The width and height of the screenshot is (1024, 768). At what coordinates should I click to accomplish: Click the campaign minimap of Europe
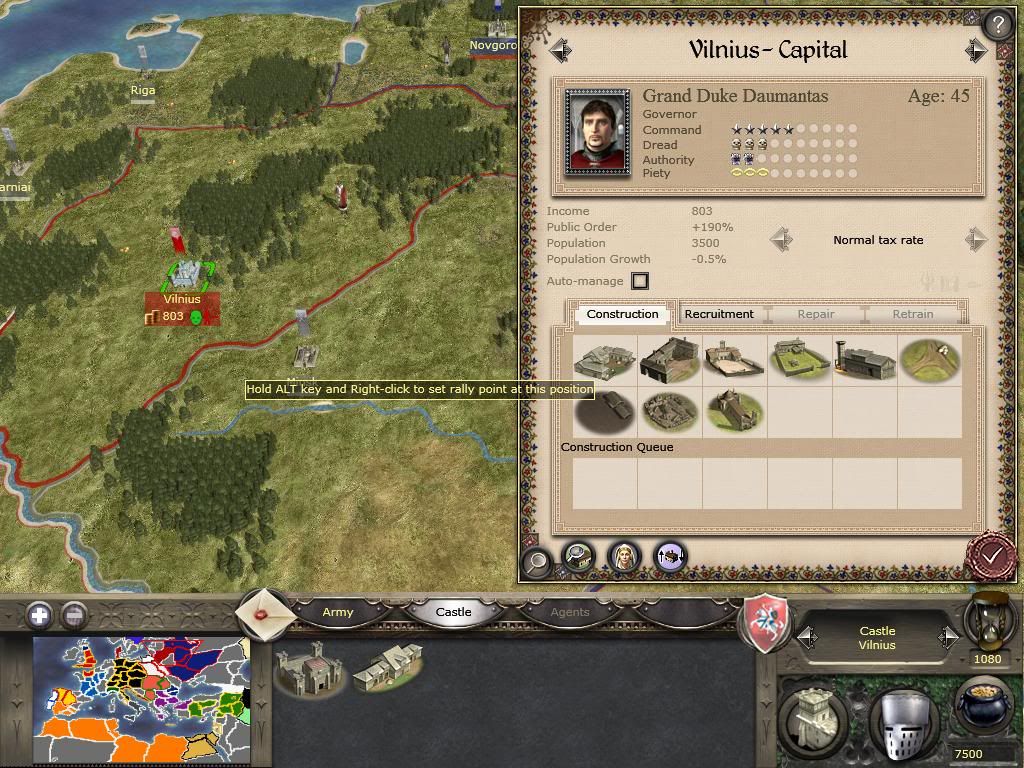pyautogui.click(x=141, y=700)
